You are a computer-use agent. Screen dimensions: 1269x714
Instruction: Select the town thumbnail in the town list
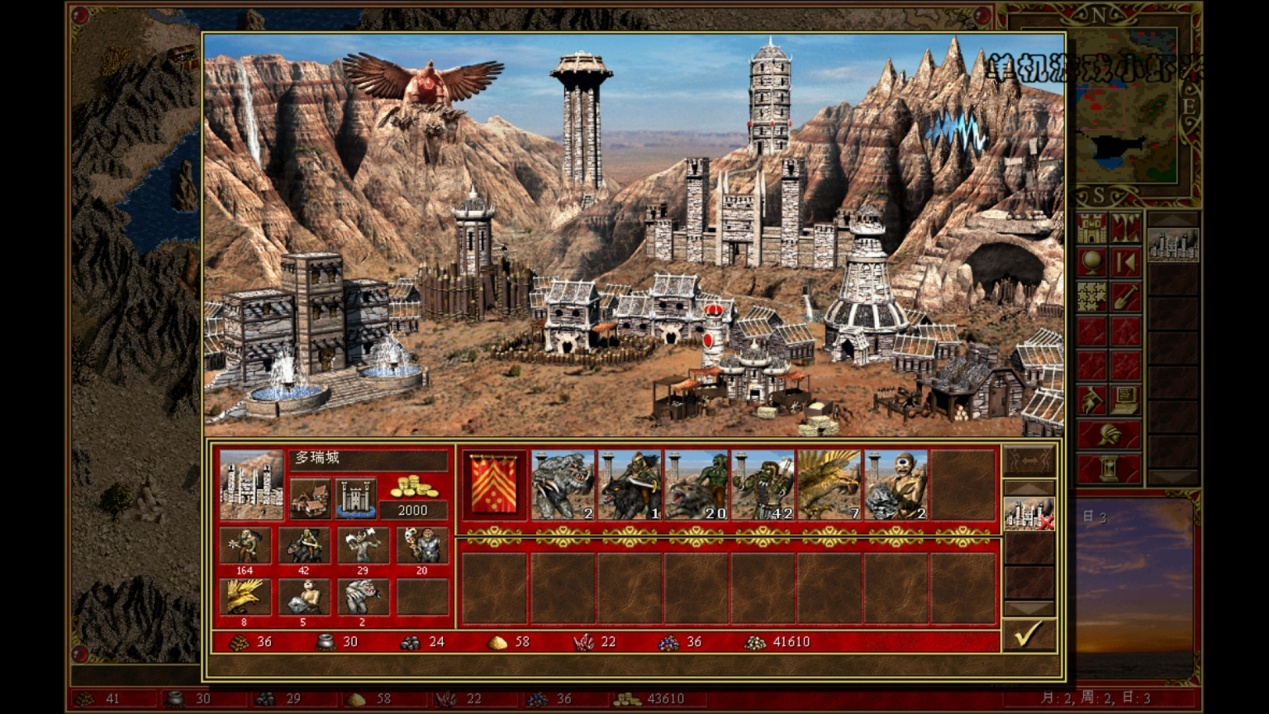[1173, 244]
